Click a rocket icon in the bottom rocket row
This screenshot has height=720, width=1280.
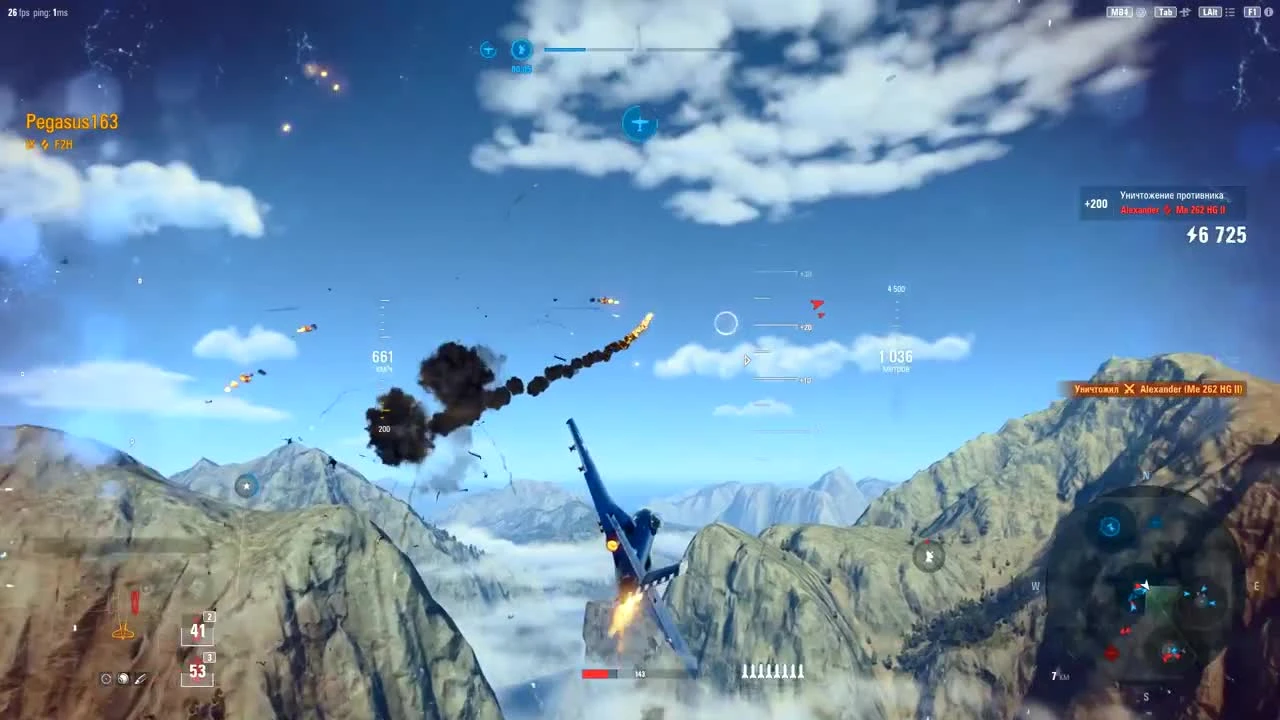(770, 672)
